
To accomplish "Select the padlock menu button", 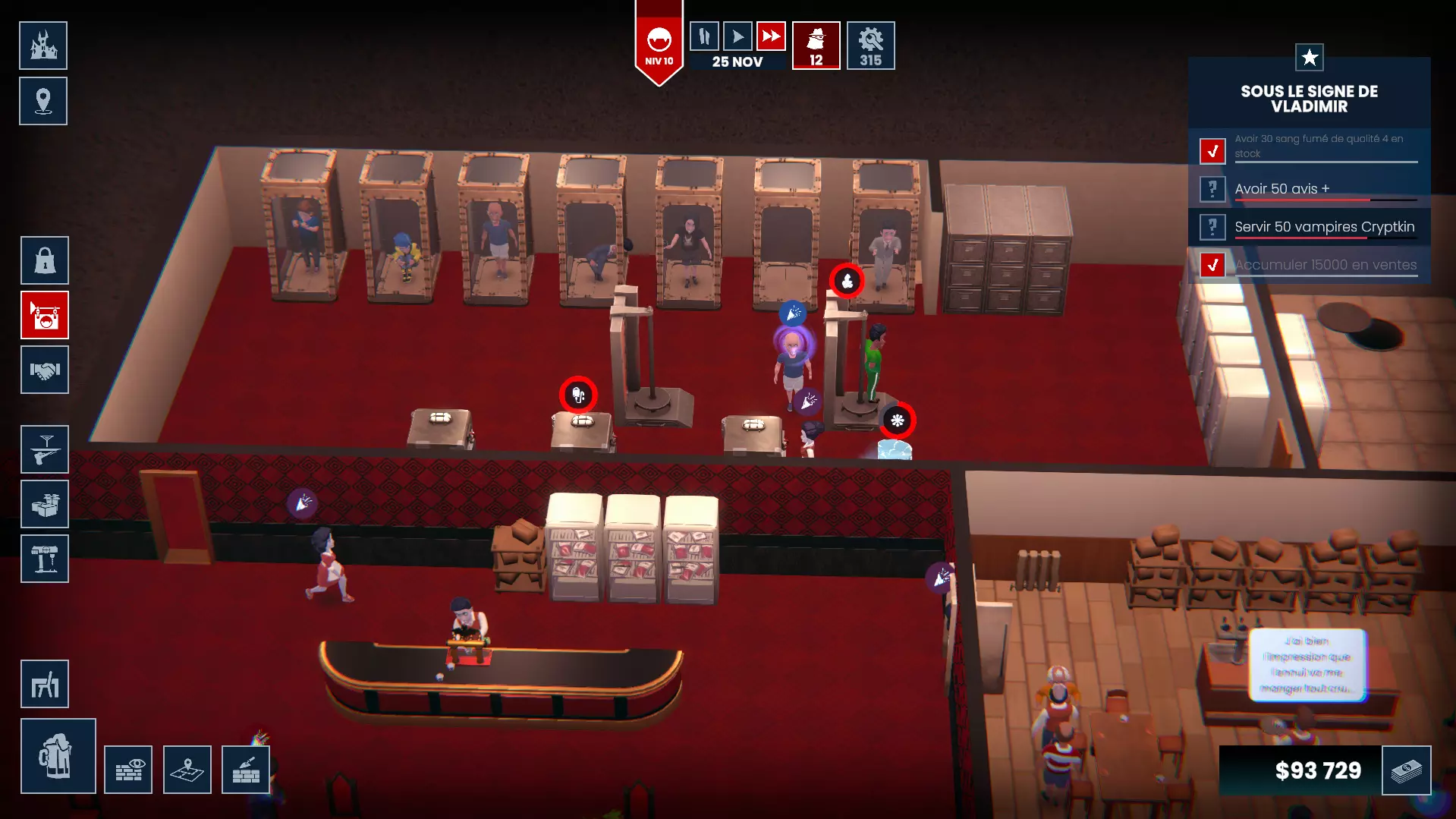I will (45, 260).
